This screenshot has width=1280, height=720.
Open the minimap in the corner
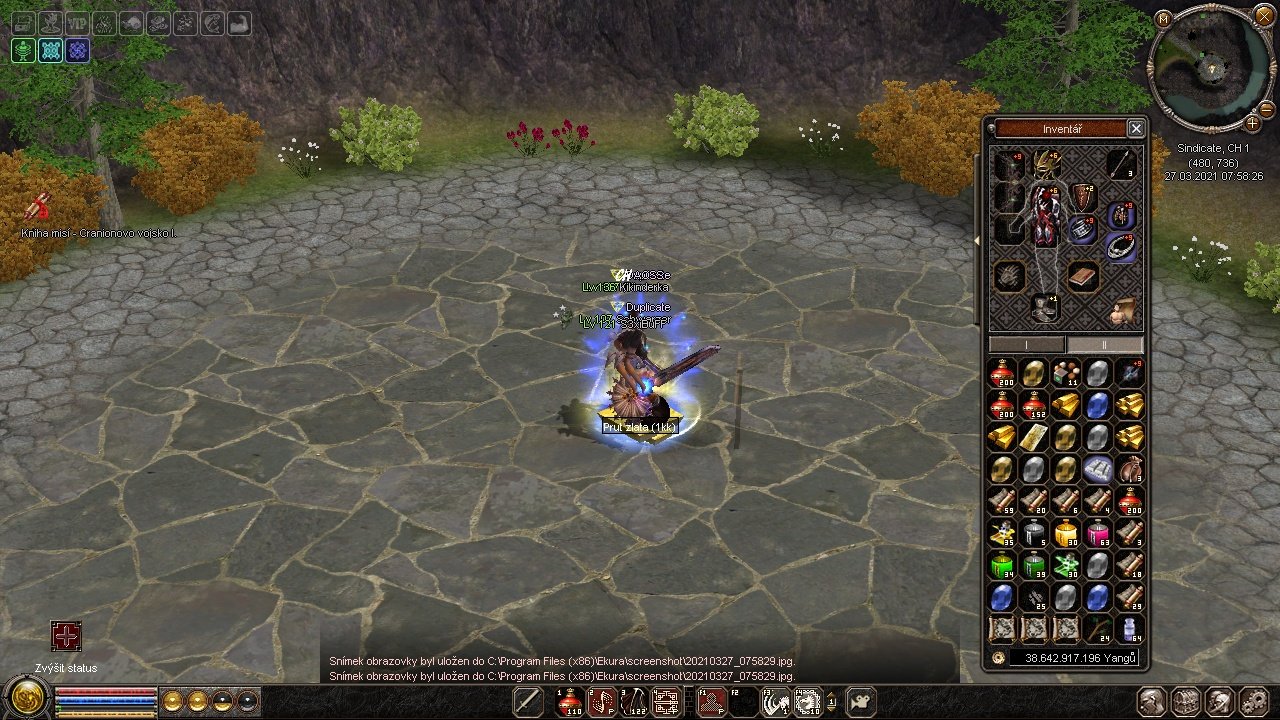1211,68
